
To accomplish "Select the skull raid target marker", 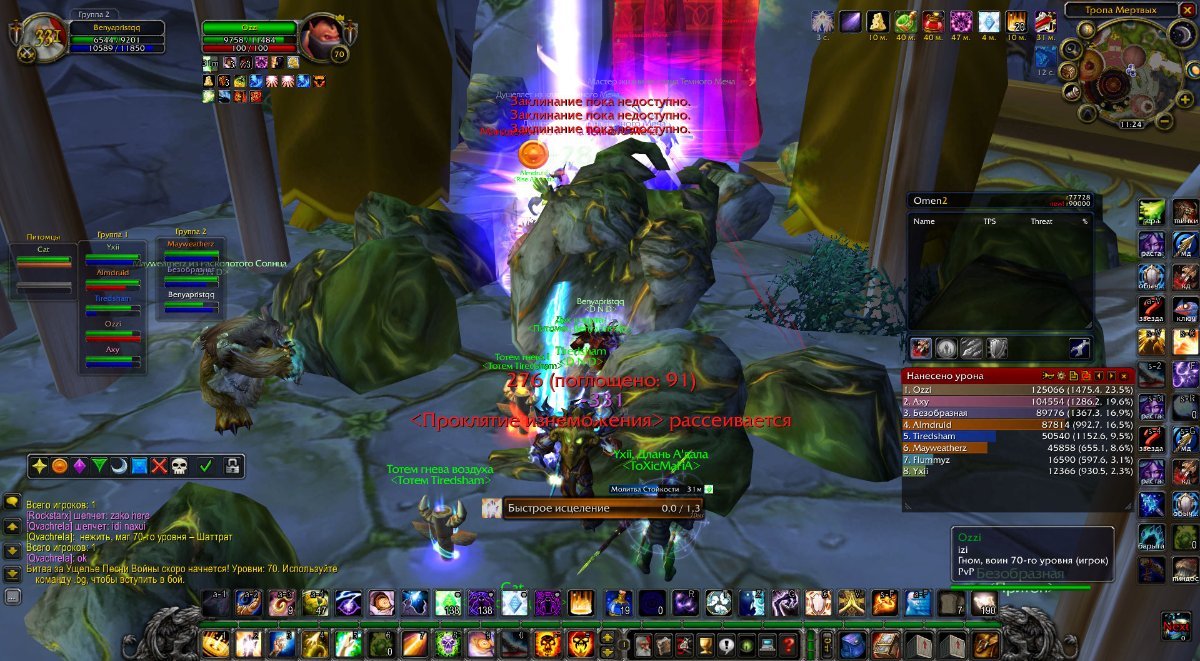I will pos(178,466).
